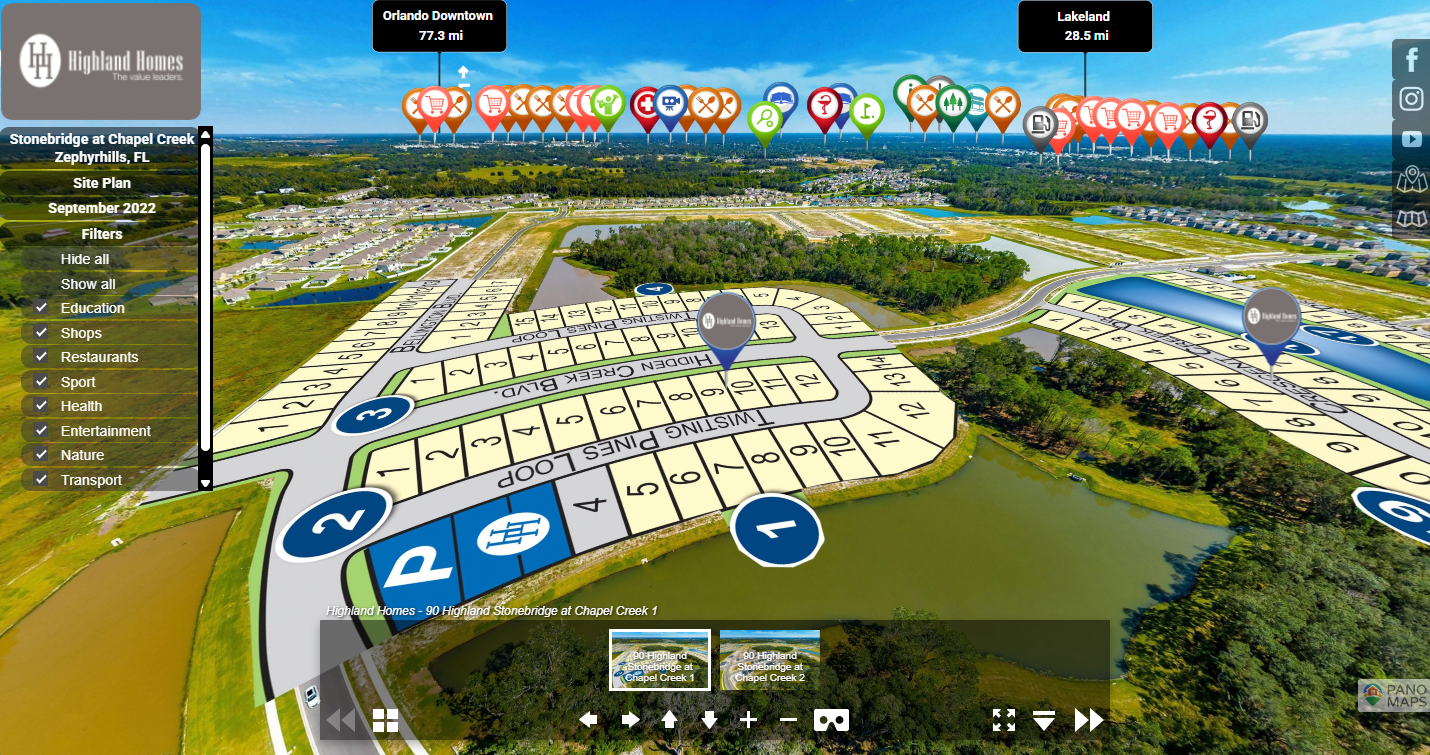The image size is (1430, 755).
Task: Toggle the Nature filter checkbox
Action: [x=41, y=455]
